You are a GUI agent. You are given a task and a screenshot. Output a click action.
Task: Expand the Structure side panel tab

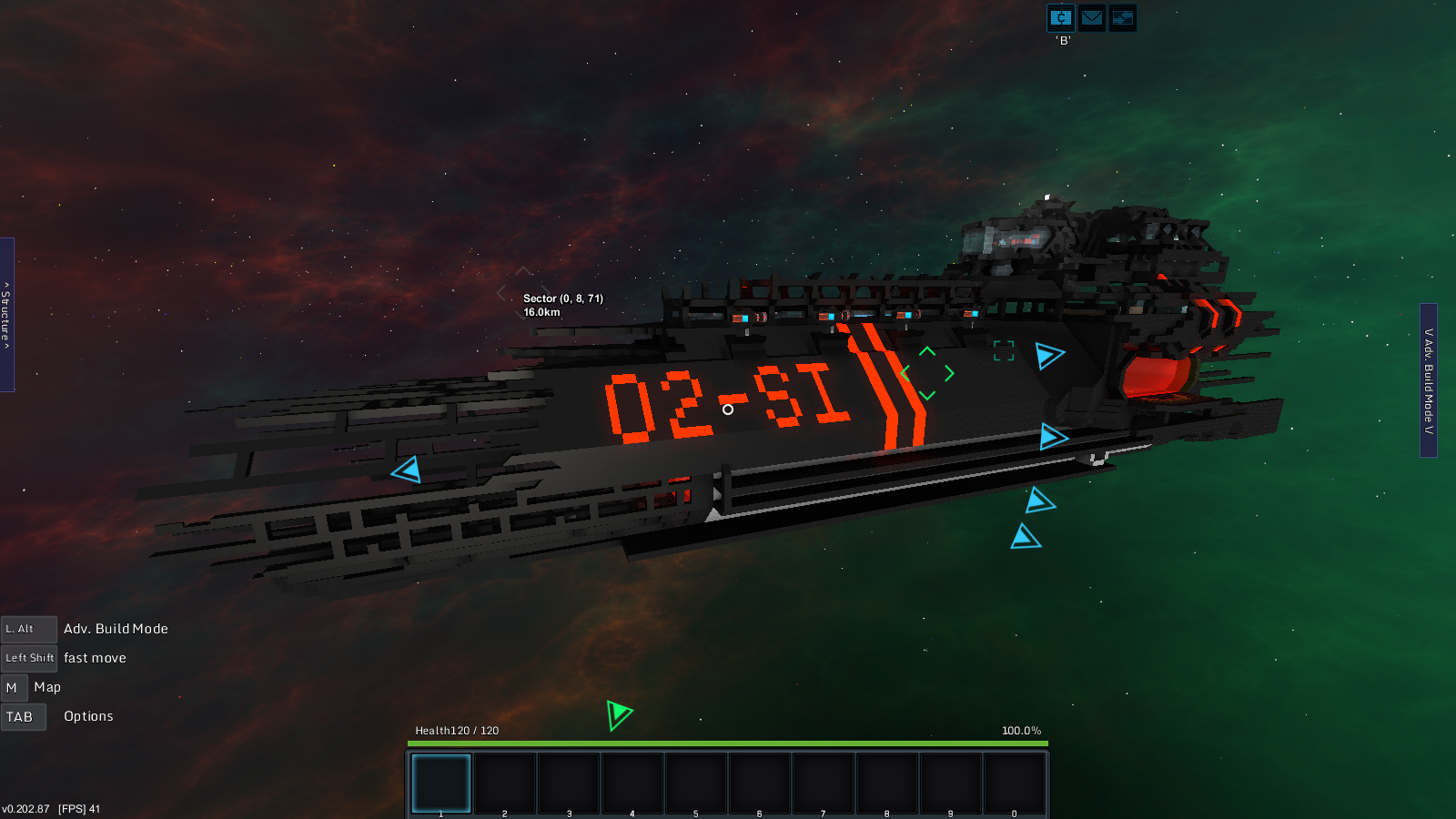tap(6, 315)
